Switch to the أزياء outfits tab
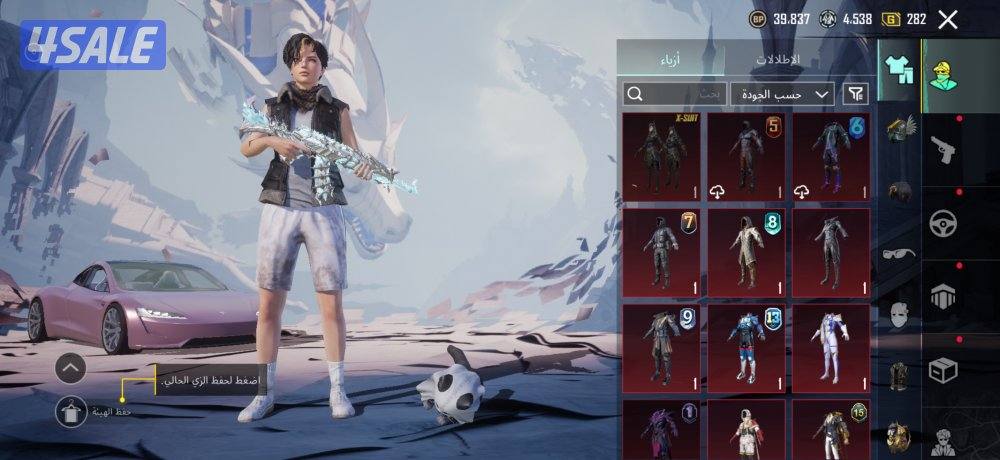The height and width of the screenshot is (460, 1000). pyautogui.click(x=670, y=59)
